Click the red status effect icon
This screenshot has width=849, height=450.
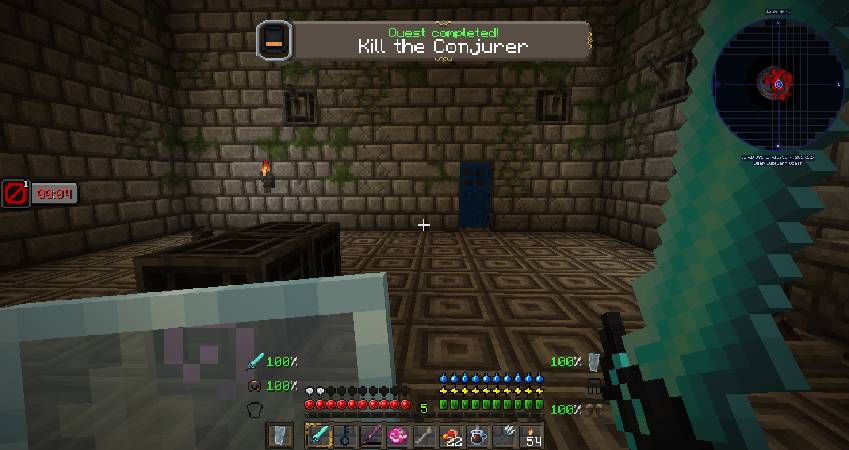14,192
